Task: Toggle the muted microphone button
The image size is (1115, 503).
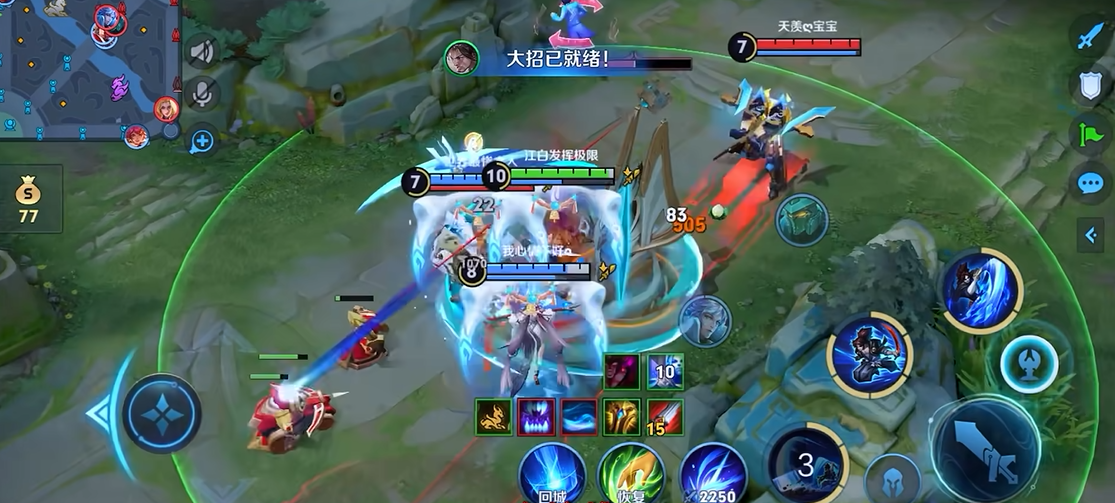Action: (x=202, y=94)
